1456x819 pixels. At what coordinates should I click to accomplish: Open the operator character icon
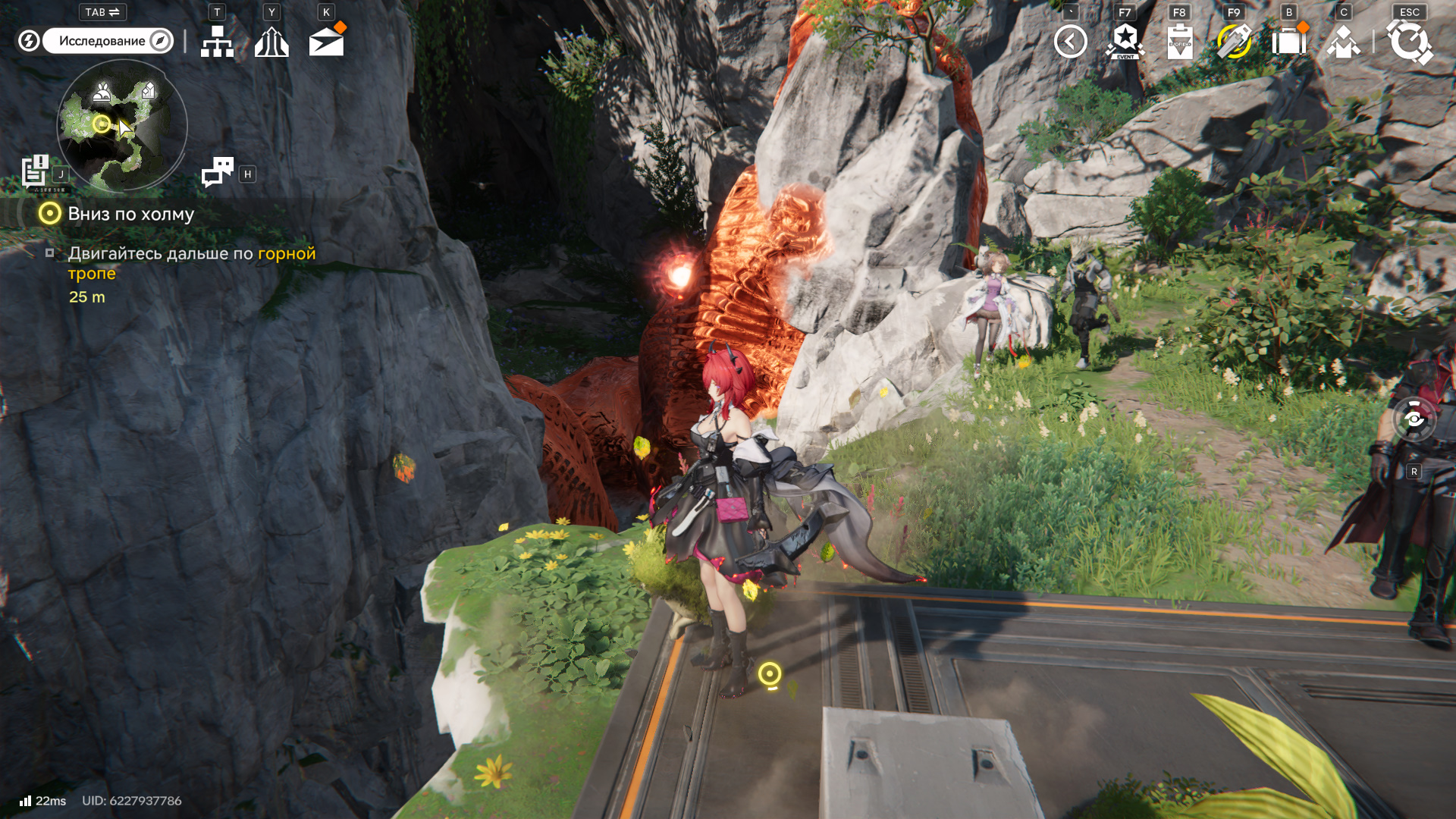(x=1343, y=42)
